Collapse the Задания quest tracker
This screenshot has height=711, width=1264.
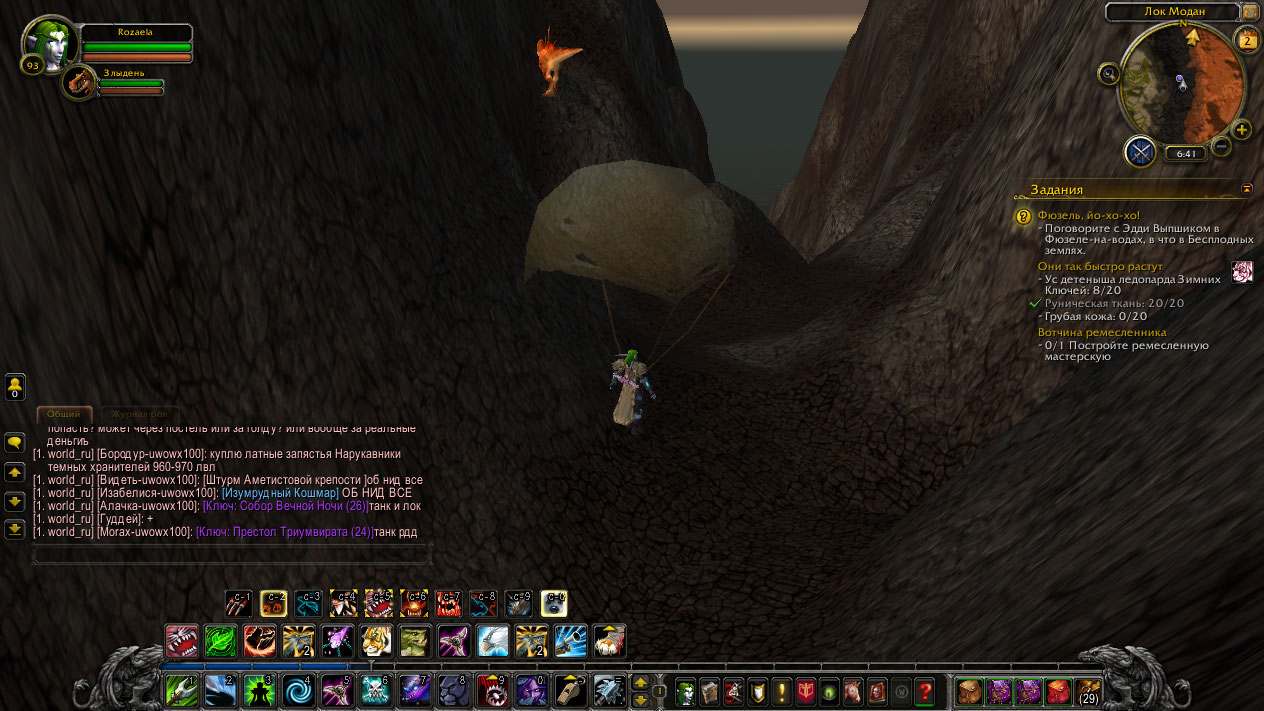[1247, 188]
